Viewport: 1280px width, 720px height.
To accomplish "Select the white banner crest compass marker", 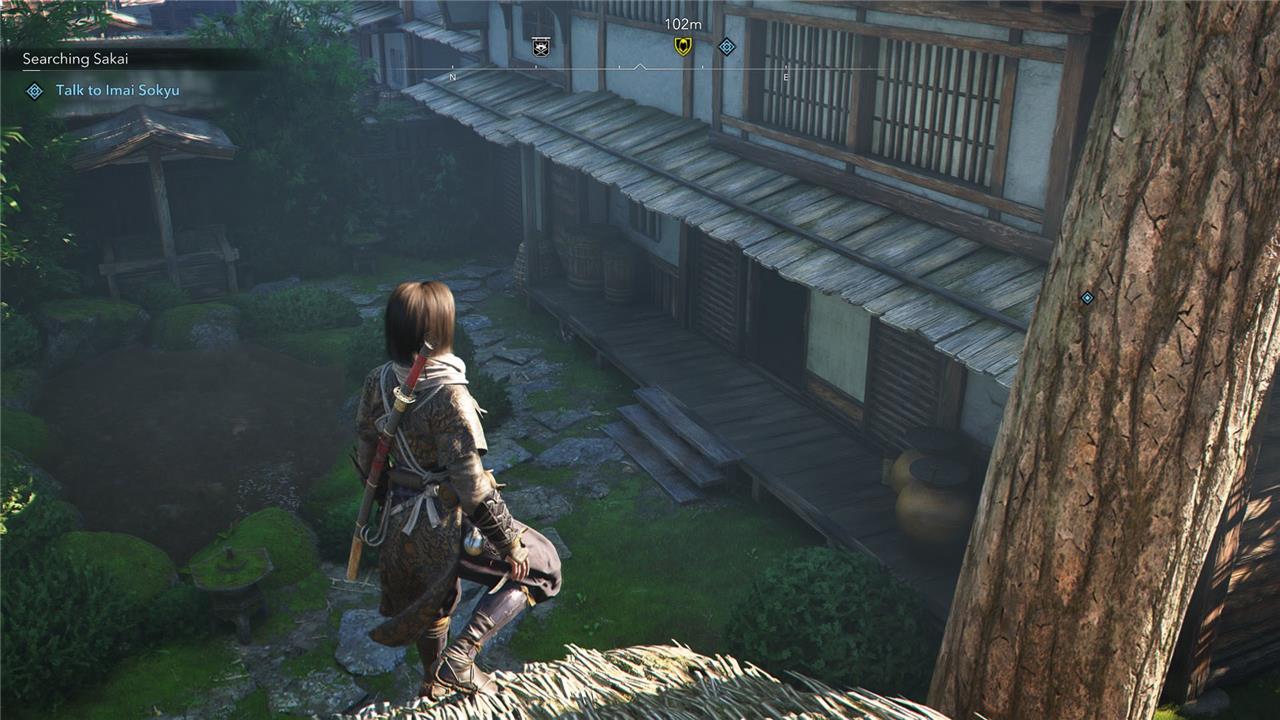I will point(542,46).
